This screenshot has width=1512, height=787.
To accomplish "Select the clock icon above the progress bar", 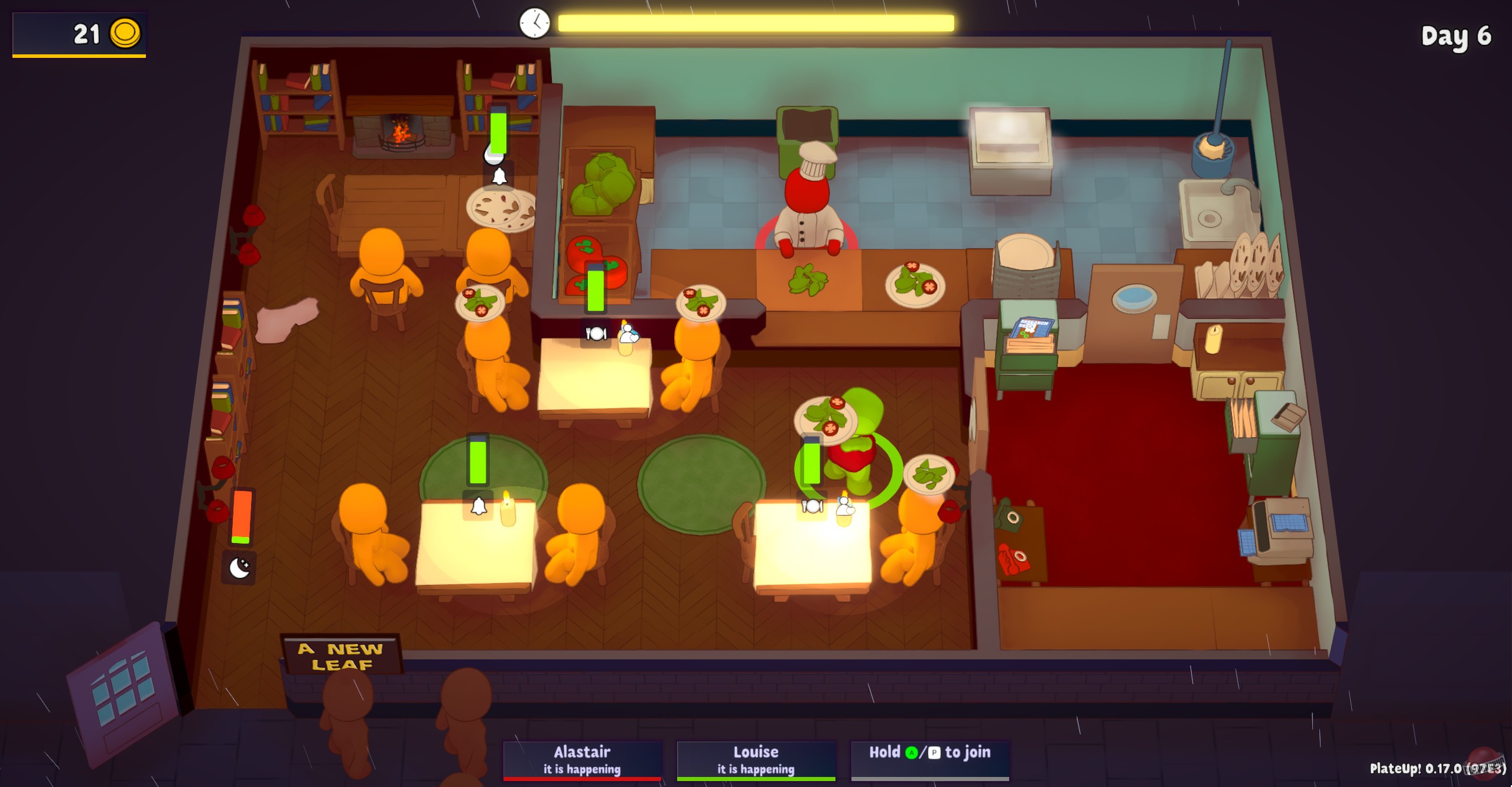I will click(534, 24).
